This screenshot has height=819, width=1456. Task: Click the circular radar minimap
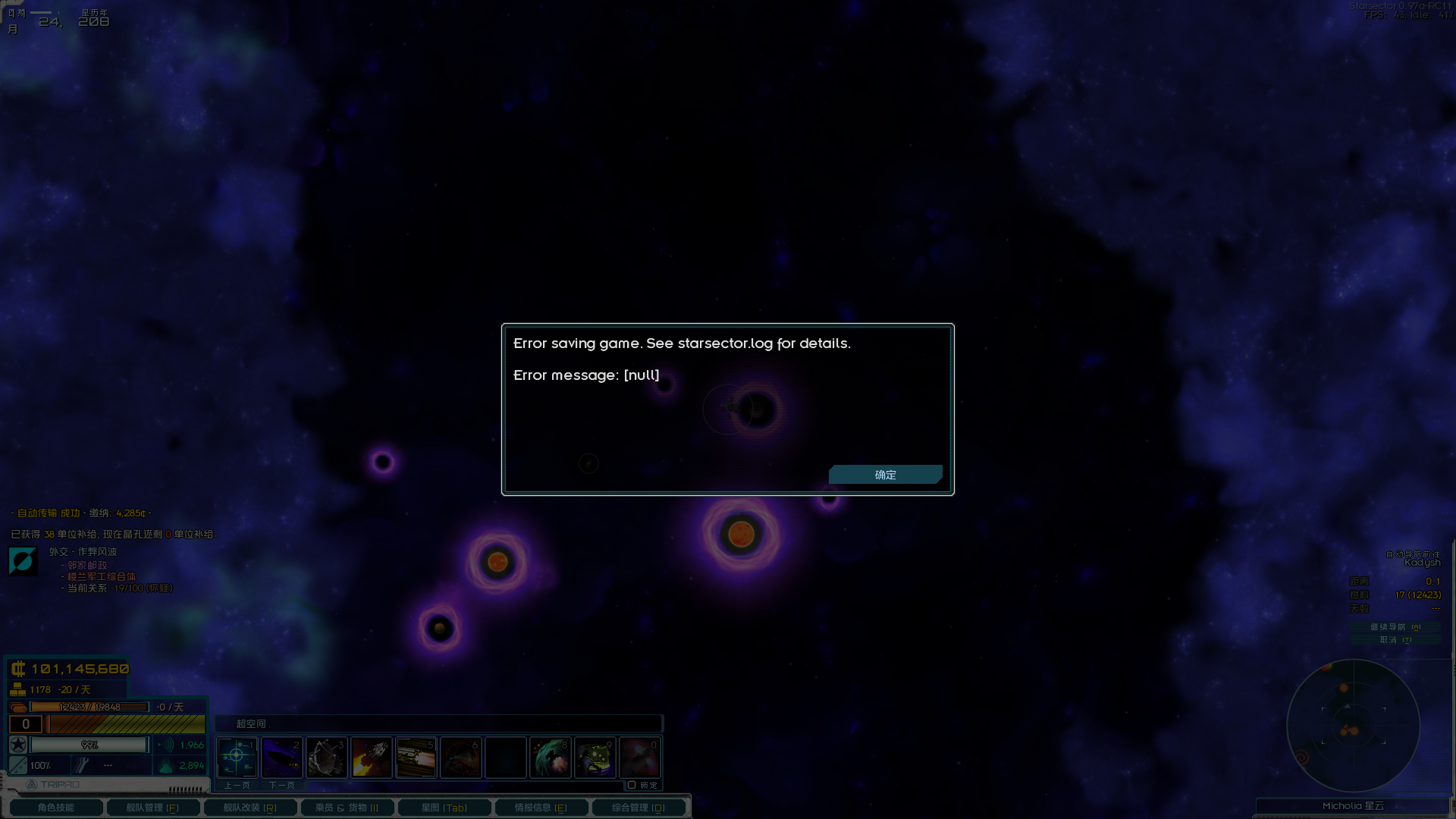click(1353, 726)
